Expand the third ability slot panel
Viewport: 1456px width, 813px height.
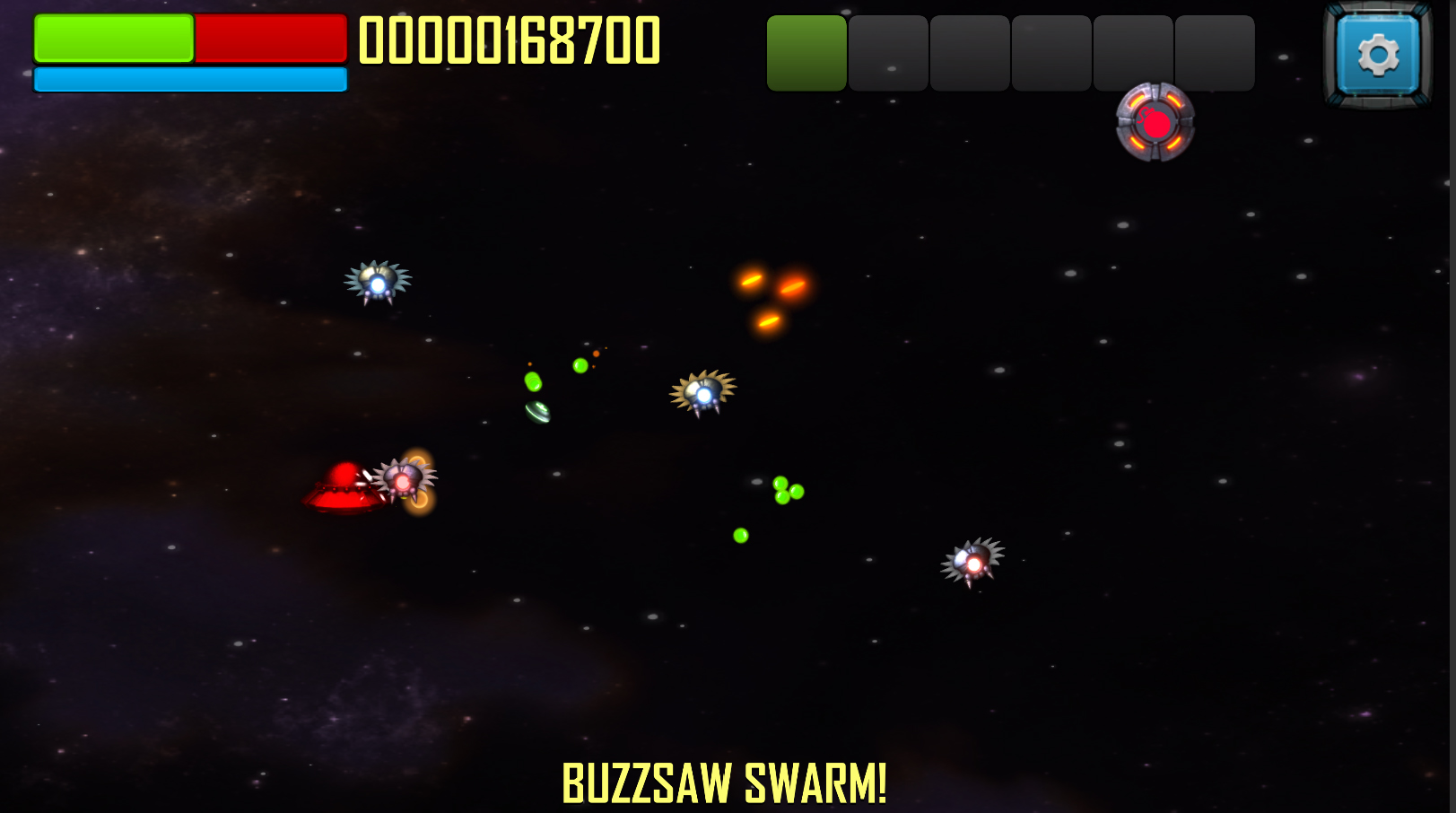pos(969,51)
